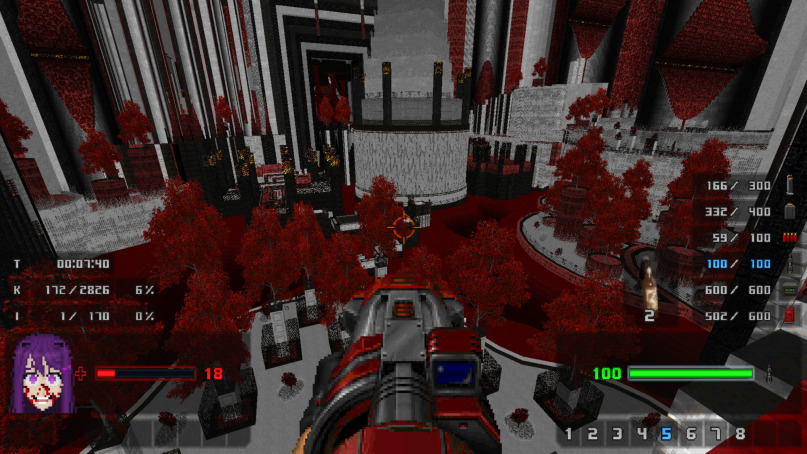The image size is (807, 454).
Task: Click the bullet ammo icon beside 166/300
Action: pos(789,186)
